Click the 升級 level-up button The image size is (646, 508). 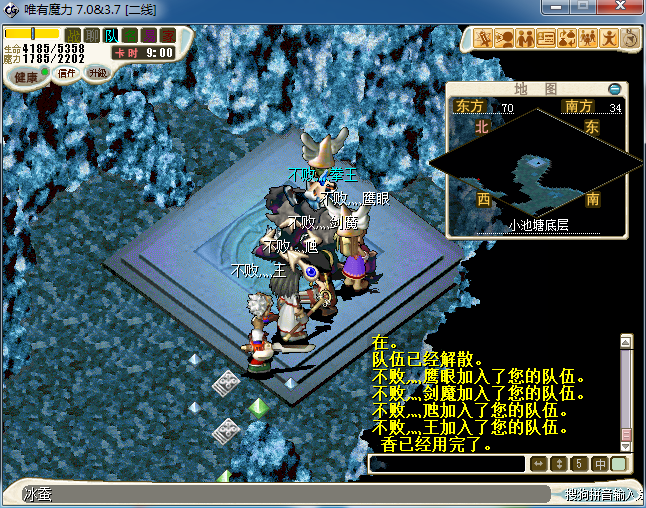pyautogui.click(x=97, y=73)
